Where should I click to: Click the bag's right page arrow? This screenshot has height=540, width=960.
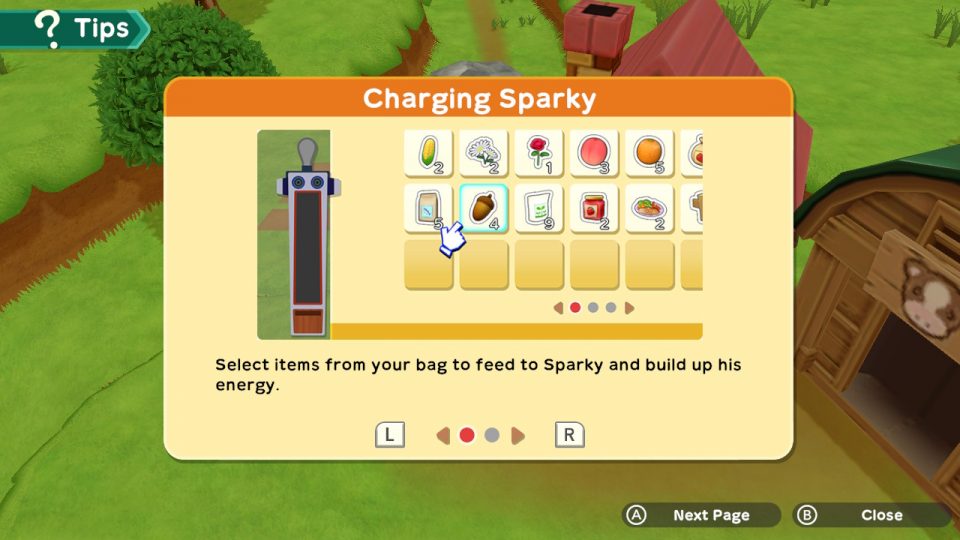point(630,308)
